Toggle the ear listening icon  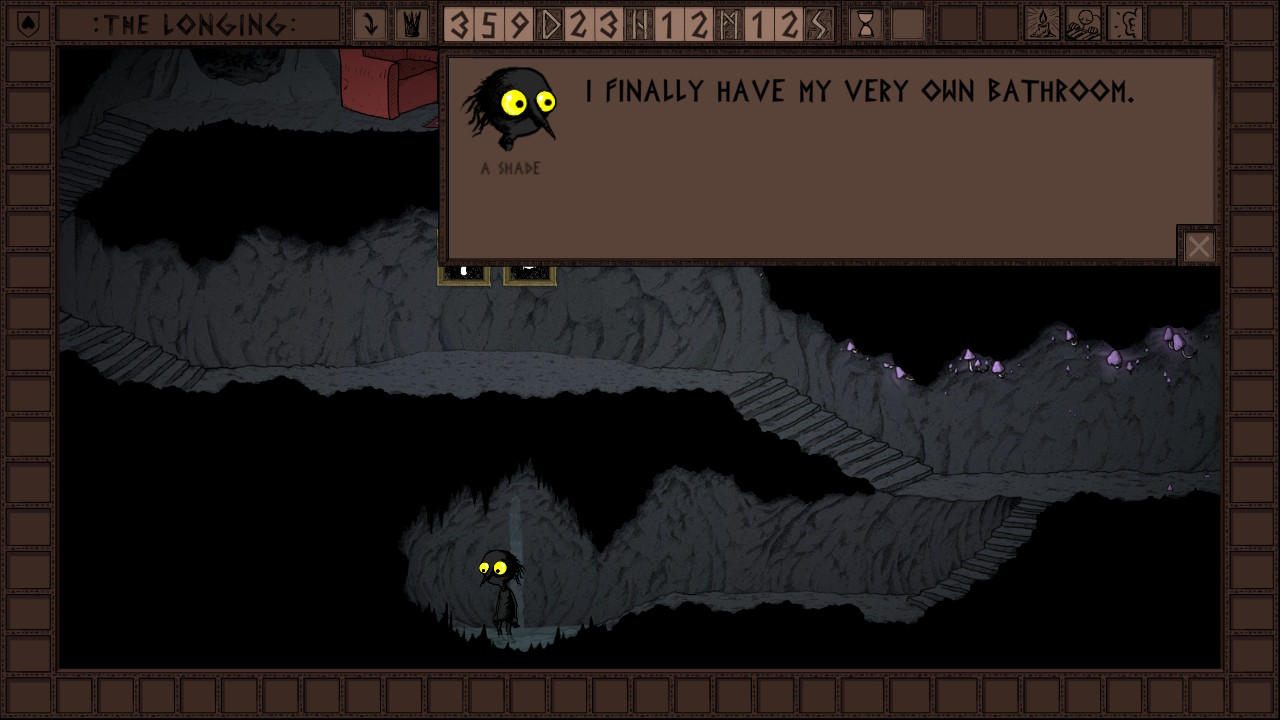pyautogui.click(x=1126, y=24)
